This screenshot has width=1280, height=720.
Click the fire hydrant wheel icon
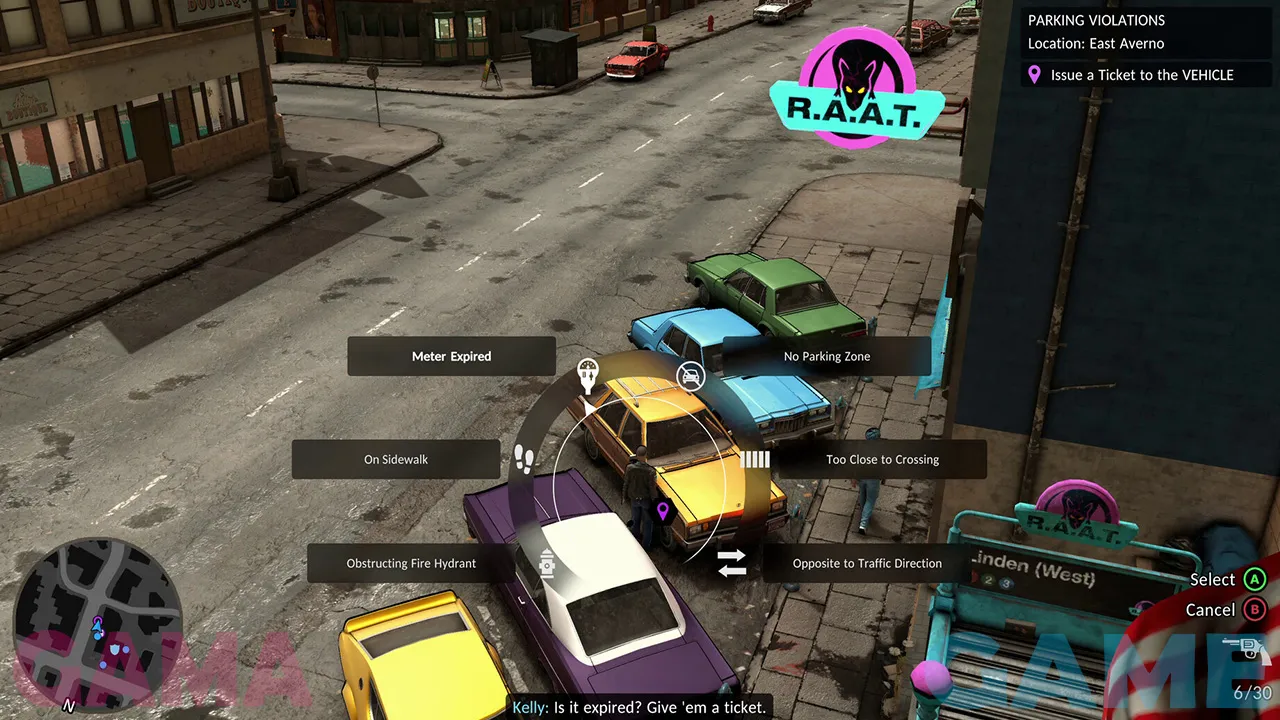pos(547,564)
